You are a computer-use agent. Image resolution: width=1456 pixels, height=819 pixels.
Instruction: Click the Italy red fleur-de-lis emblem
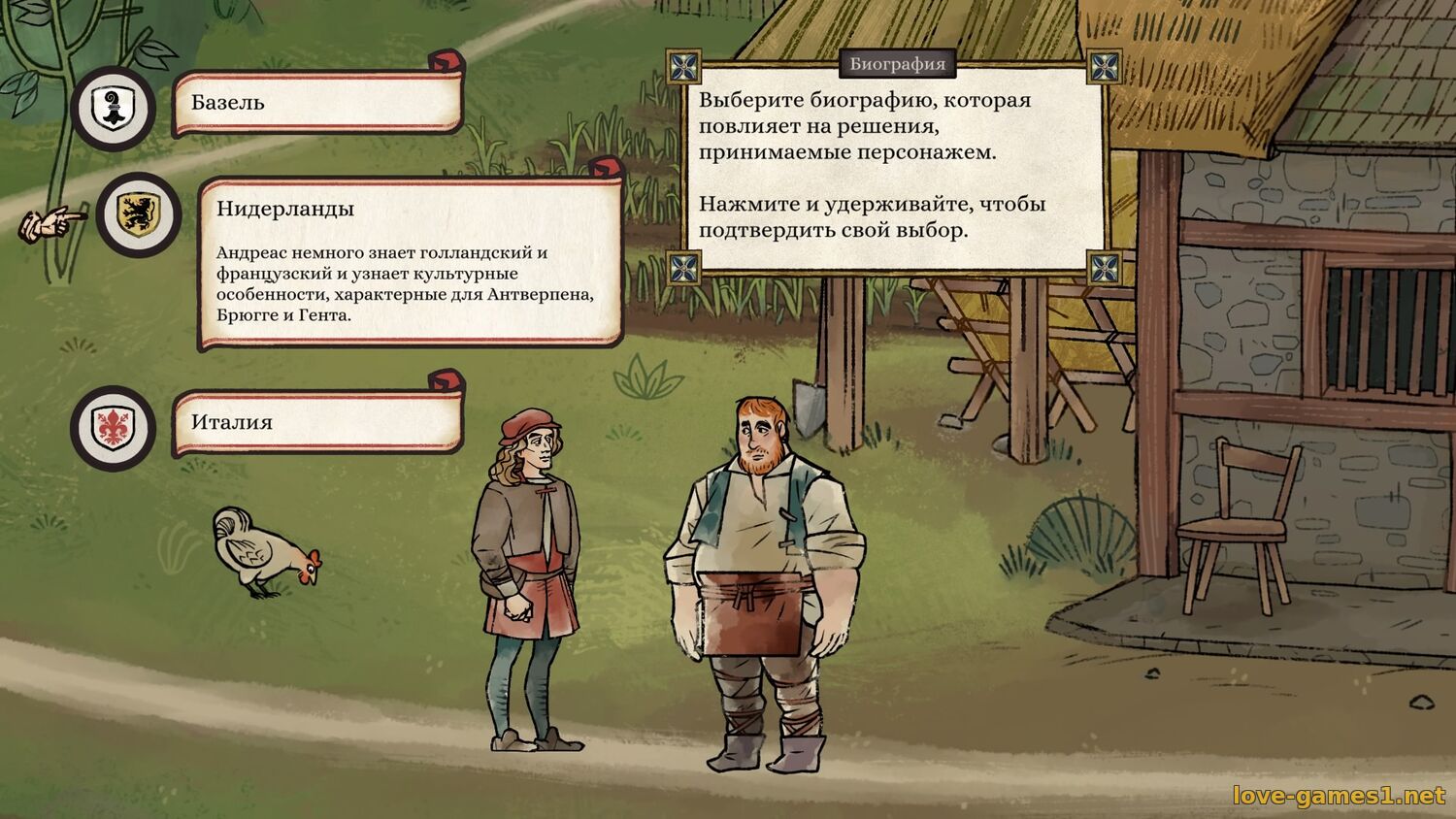115,427
